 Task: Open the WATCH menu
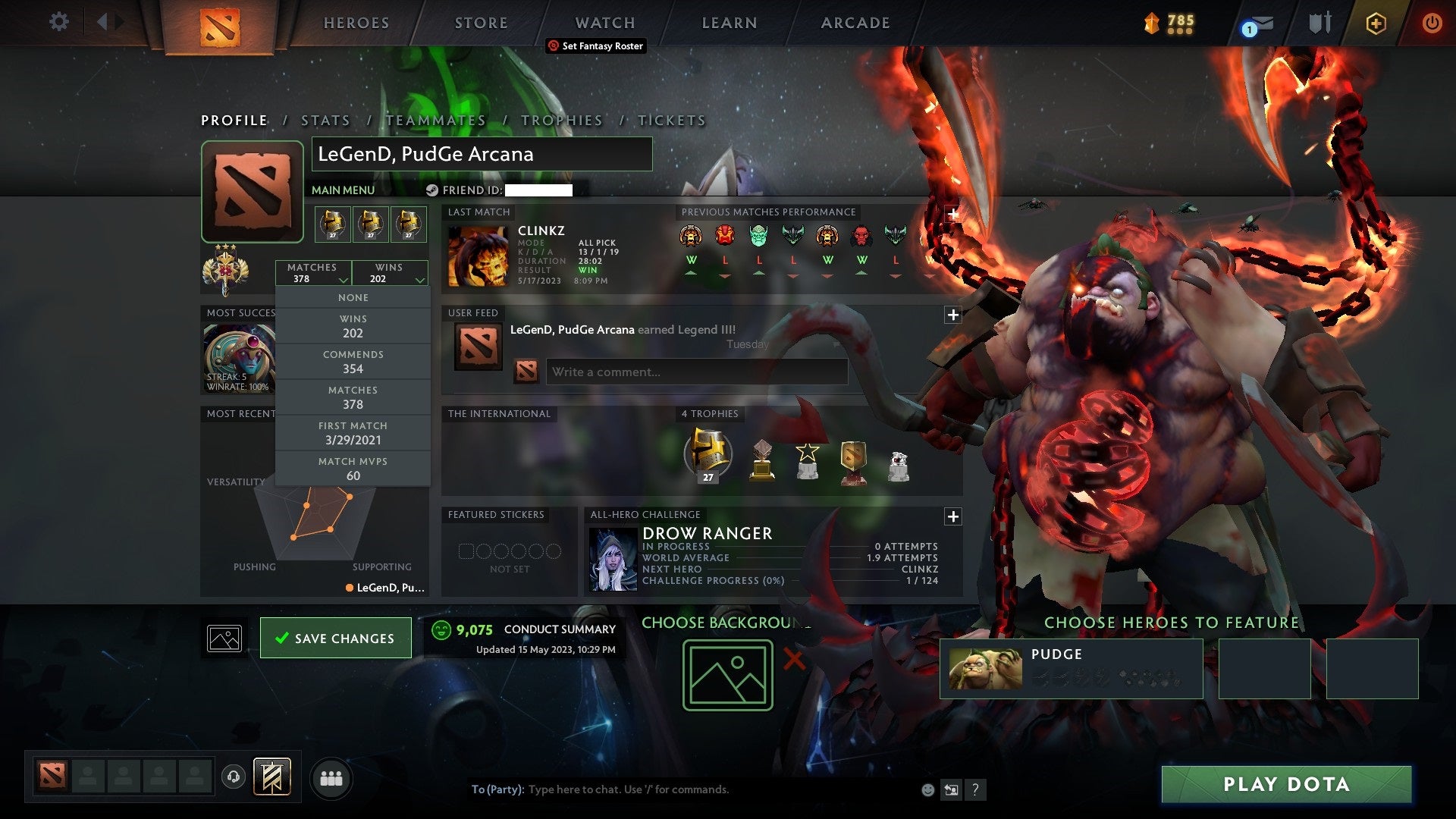[x=604, y=22]
